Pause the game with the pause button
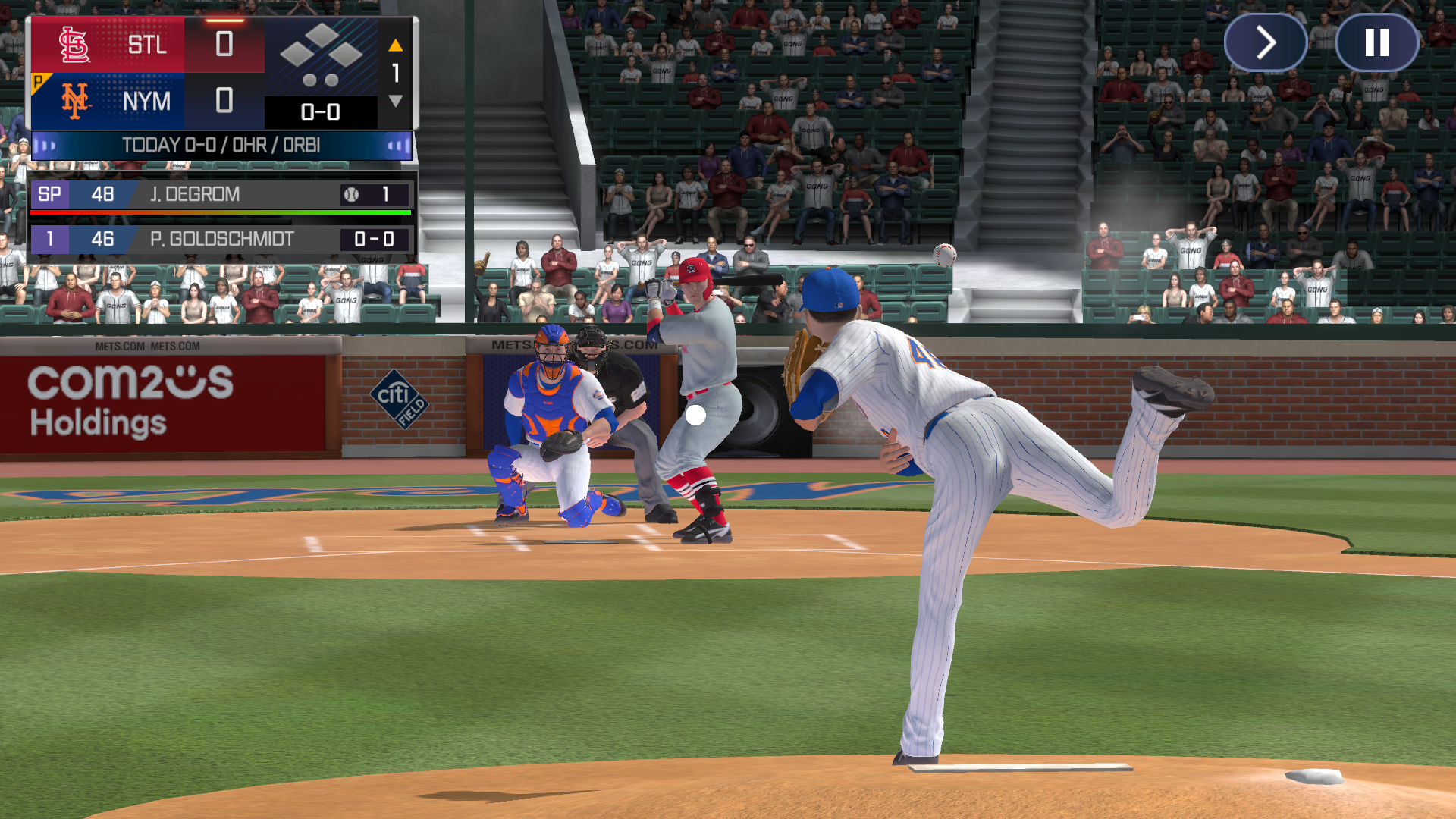1456x819 pixels. click(x=1376, y=43)
